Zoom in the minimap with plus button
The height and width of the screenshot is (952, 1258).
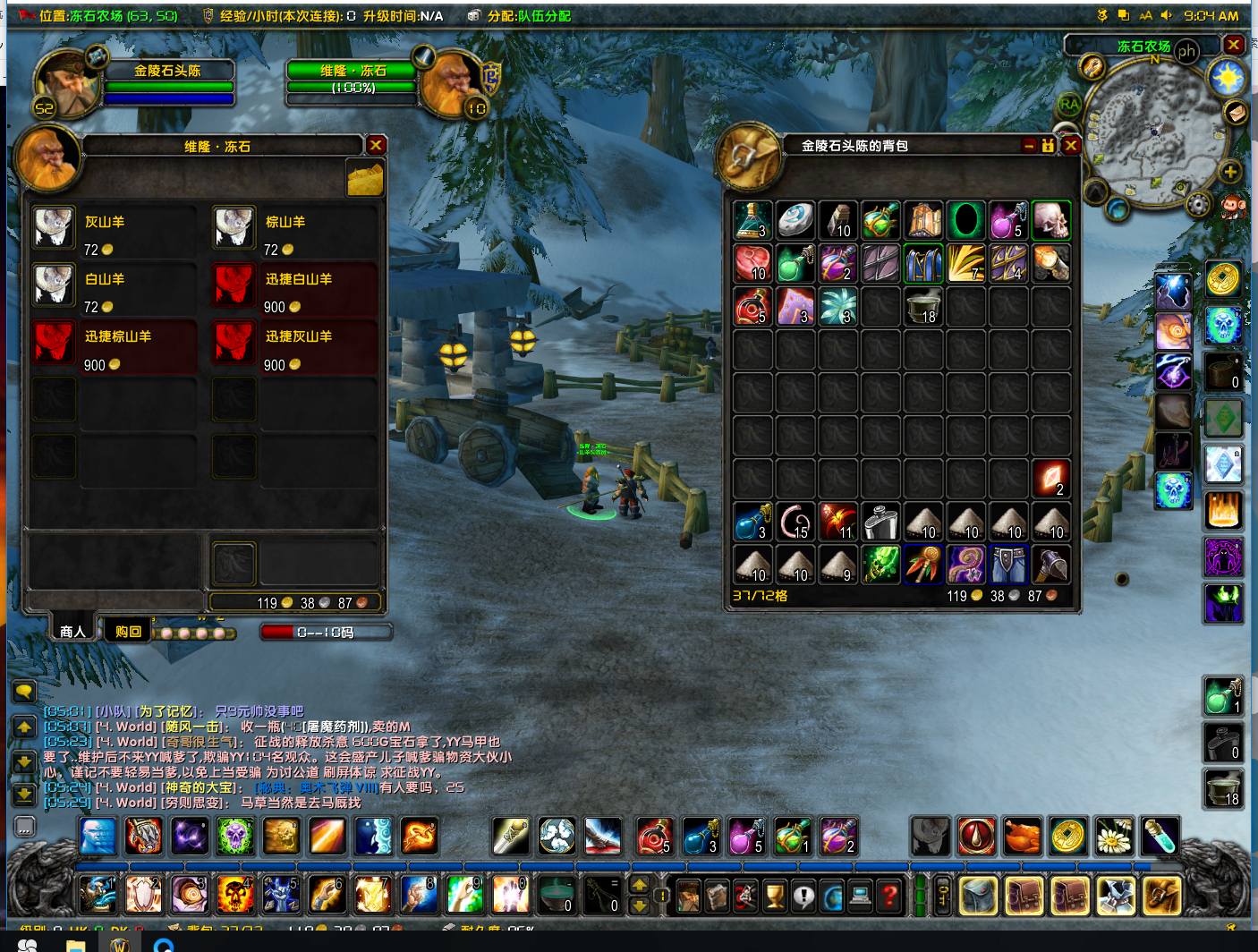1229,172
